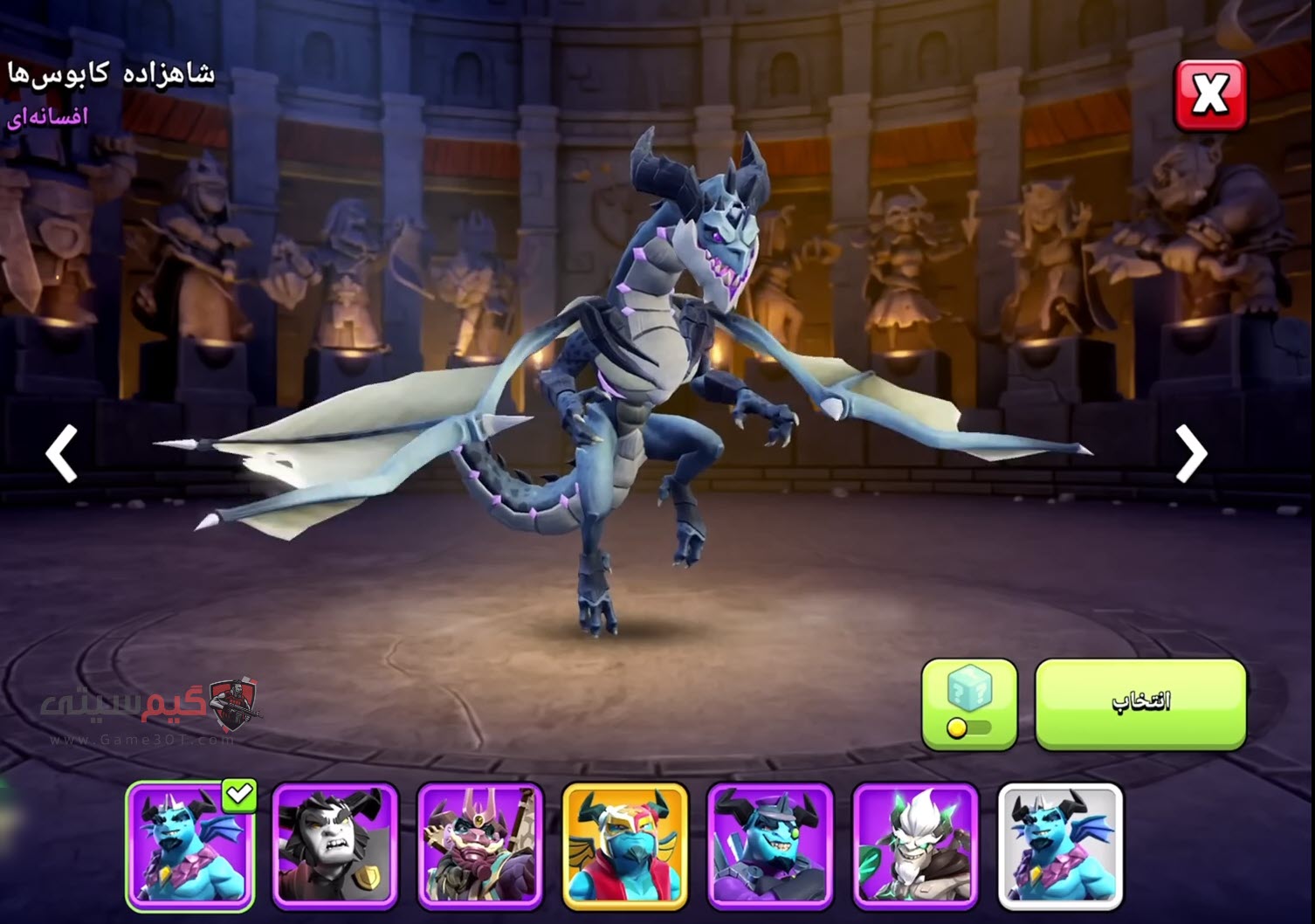Close the skin preview with the red X
This screenshot has height=924, width=1315.
(x=1209, y=94)
